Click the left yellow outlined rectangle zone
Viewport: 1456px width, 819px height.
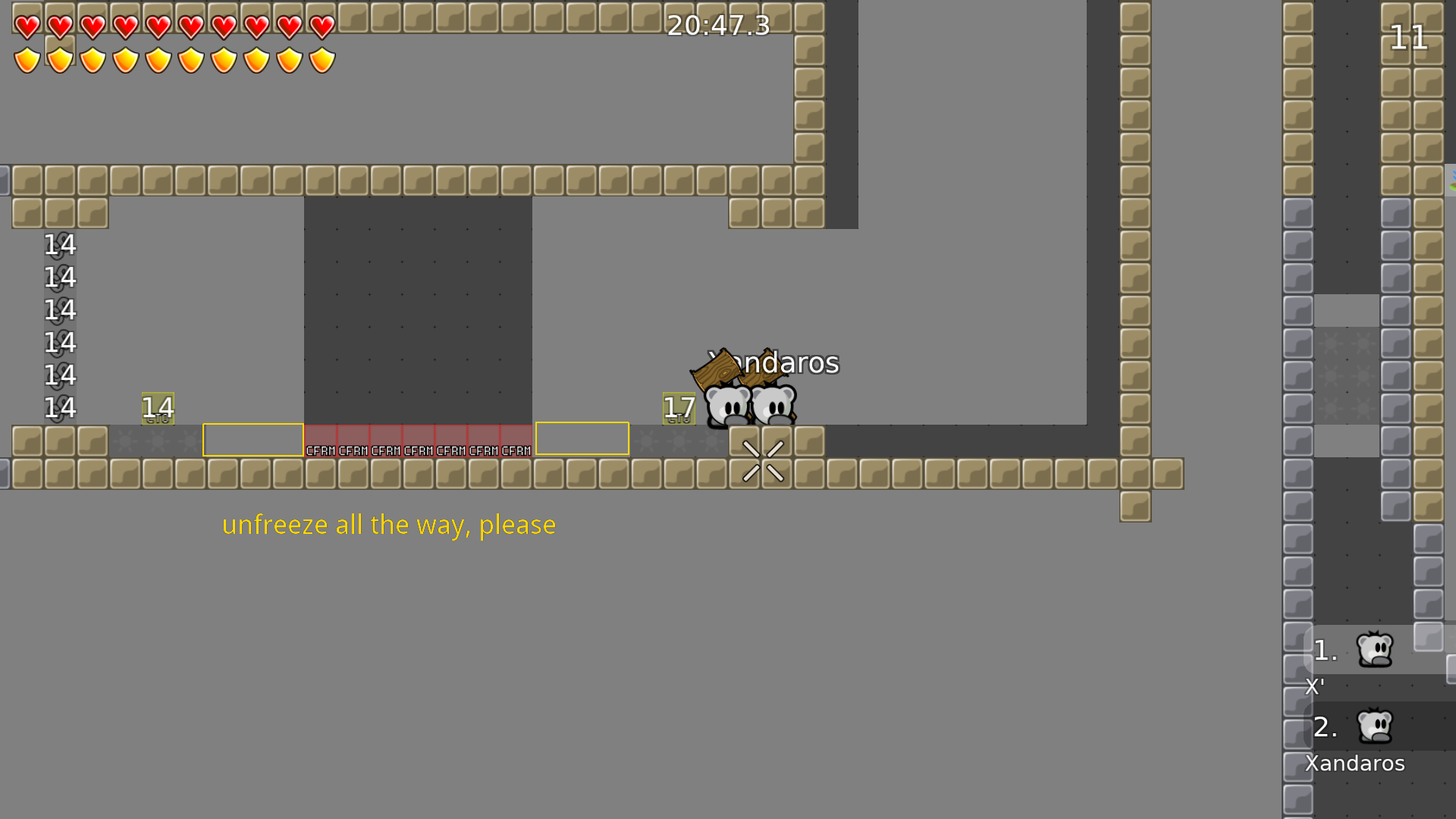(x=253, y=438)
